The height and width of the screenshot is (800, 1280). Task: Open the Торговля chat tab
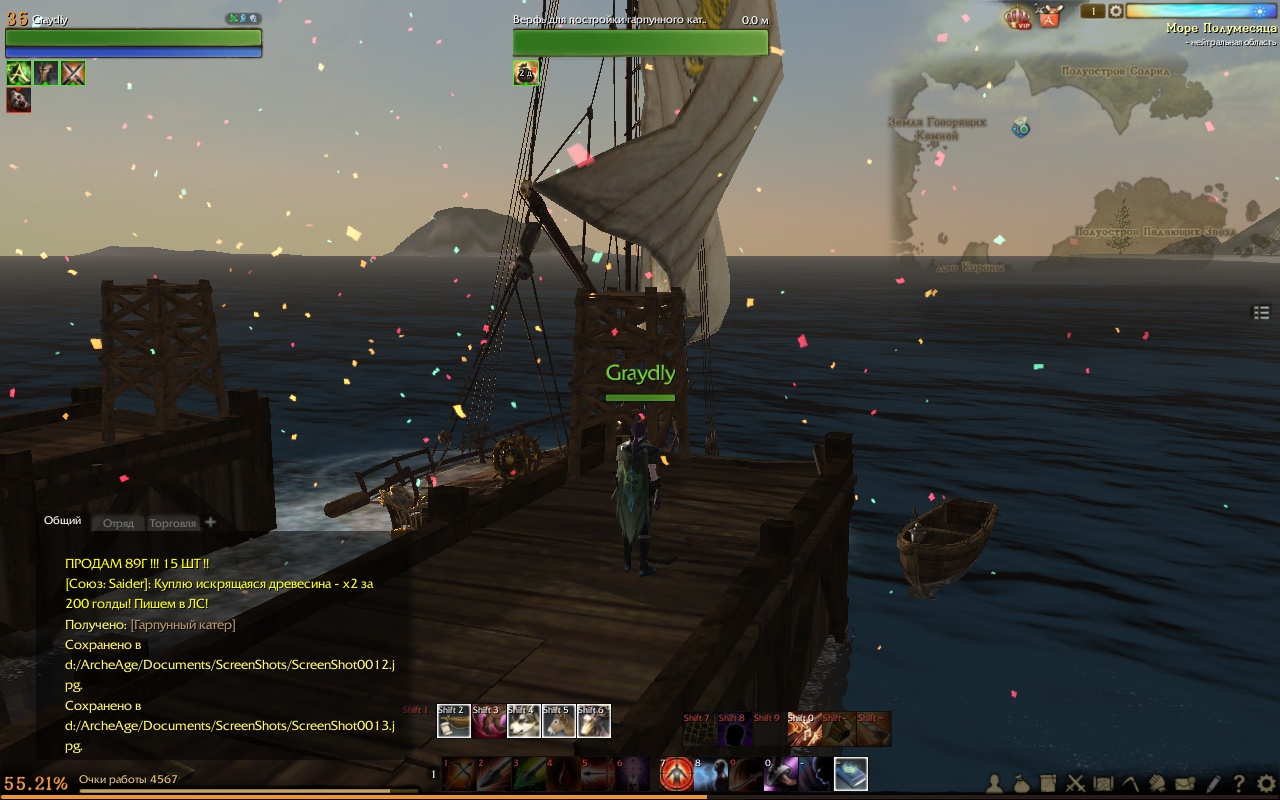pyautogui.click(x=172, y=523)
